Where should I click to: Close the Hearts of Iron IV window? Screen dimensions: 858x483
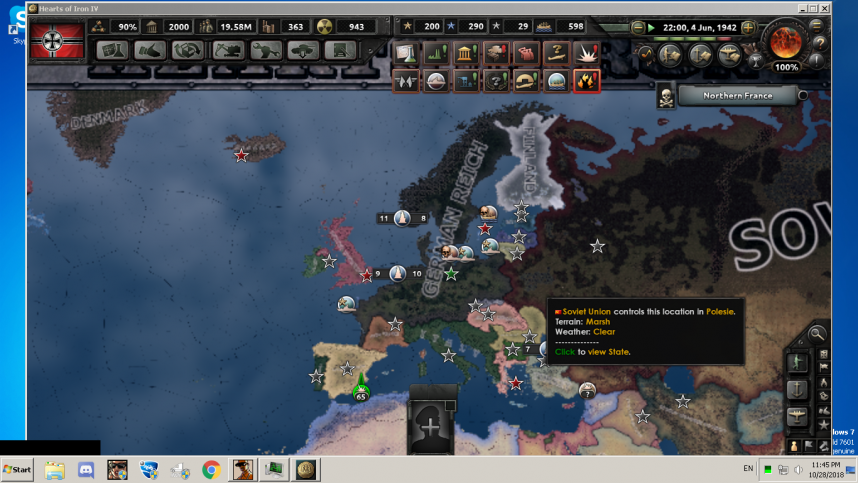(821, 7)
